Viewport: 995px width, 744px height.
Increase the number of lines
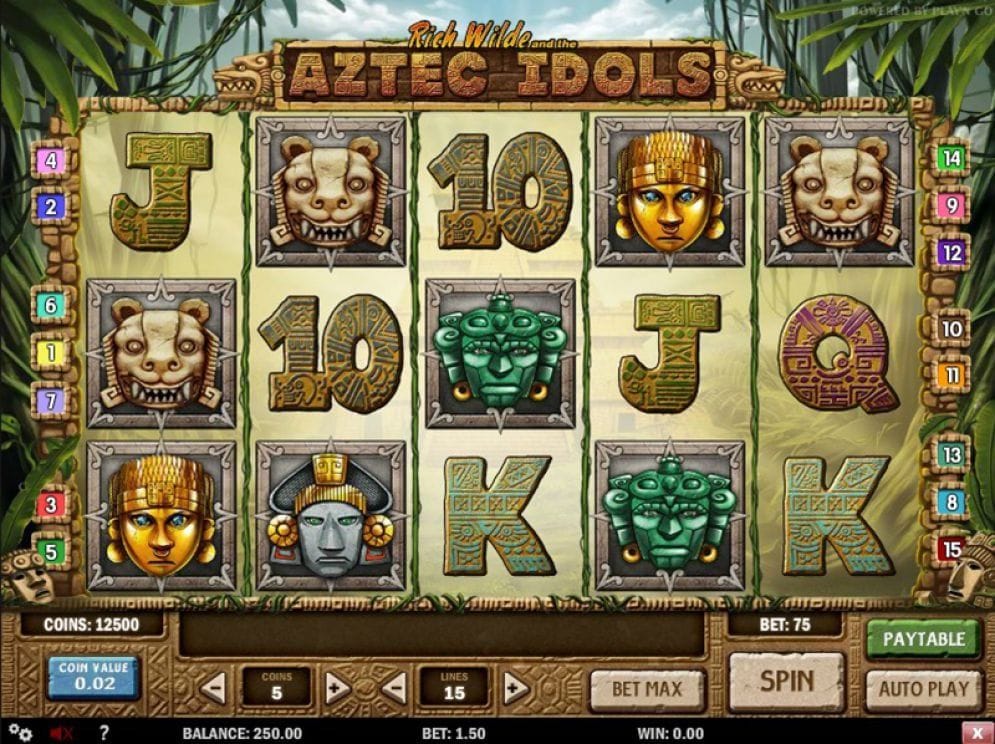515,687
